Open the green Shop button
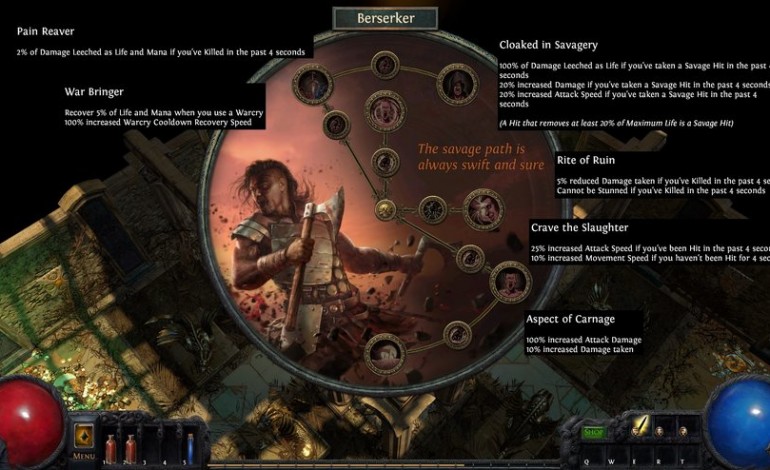 (x=594, y=431)
